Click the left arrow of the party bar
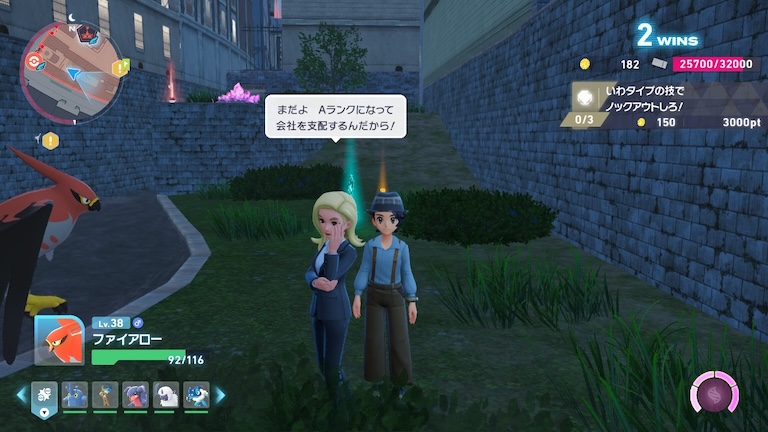This screenshot has height=432, width=768. pos(21,395)
